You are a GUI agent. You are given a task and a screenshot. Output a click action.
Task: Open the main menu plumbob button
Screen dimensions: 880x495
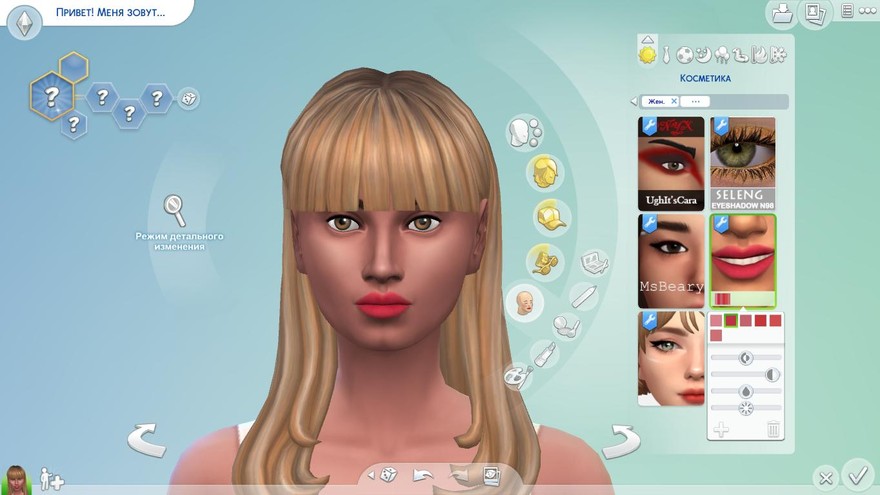click(x=25, y=21)
